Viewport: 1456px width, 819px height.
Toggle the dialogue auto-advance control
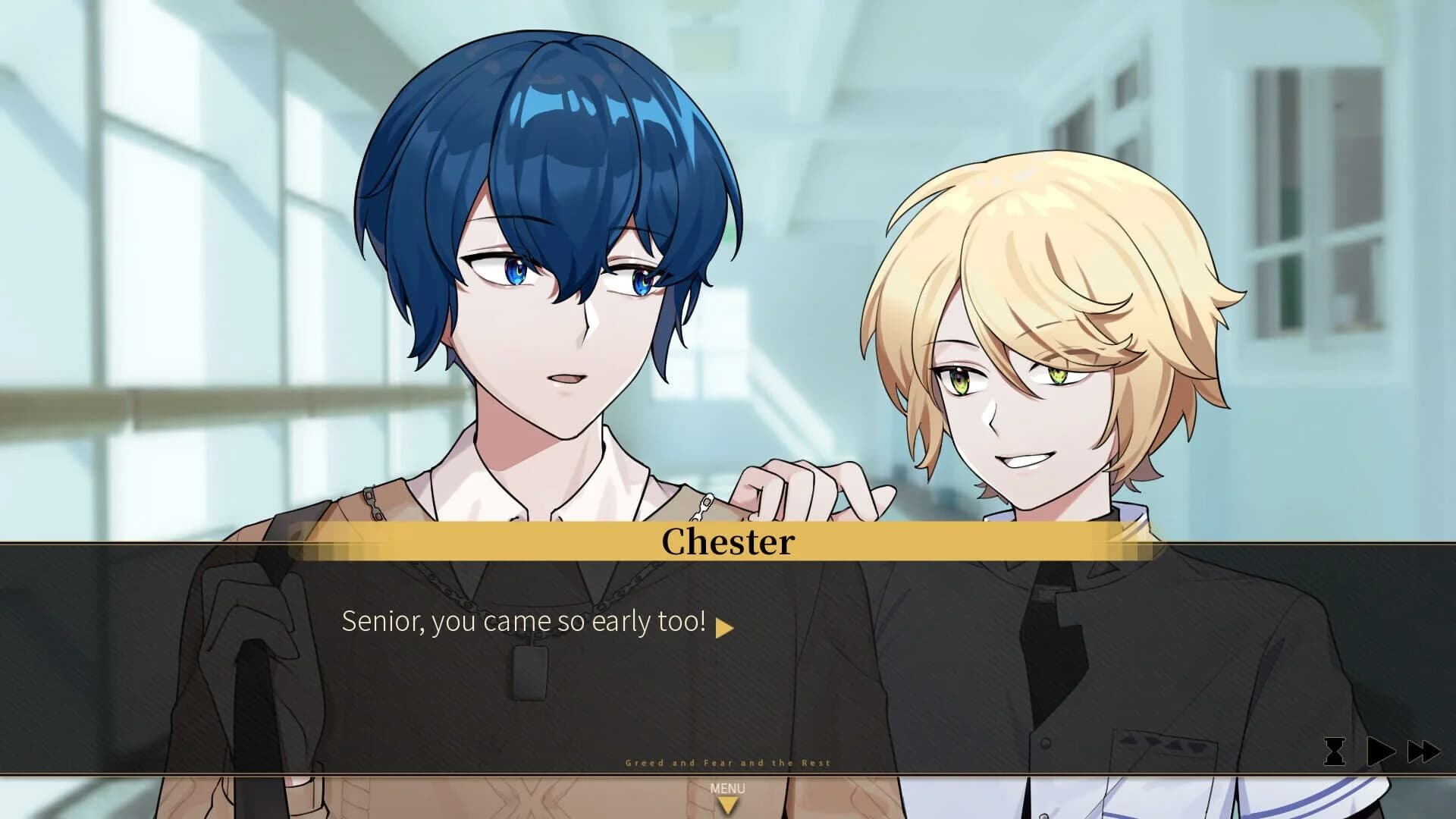1380,751
